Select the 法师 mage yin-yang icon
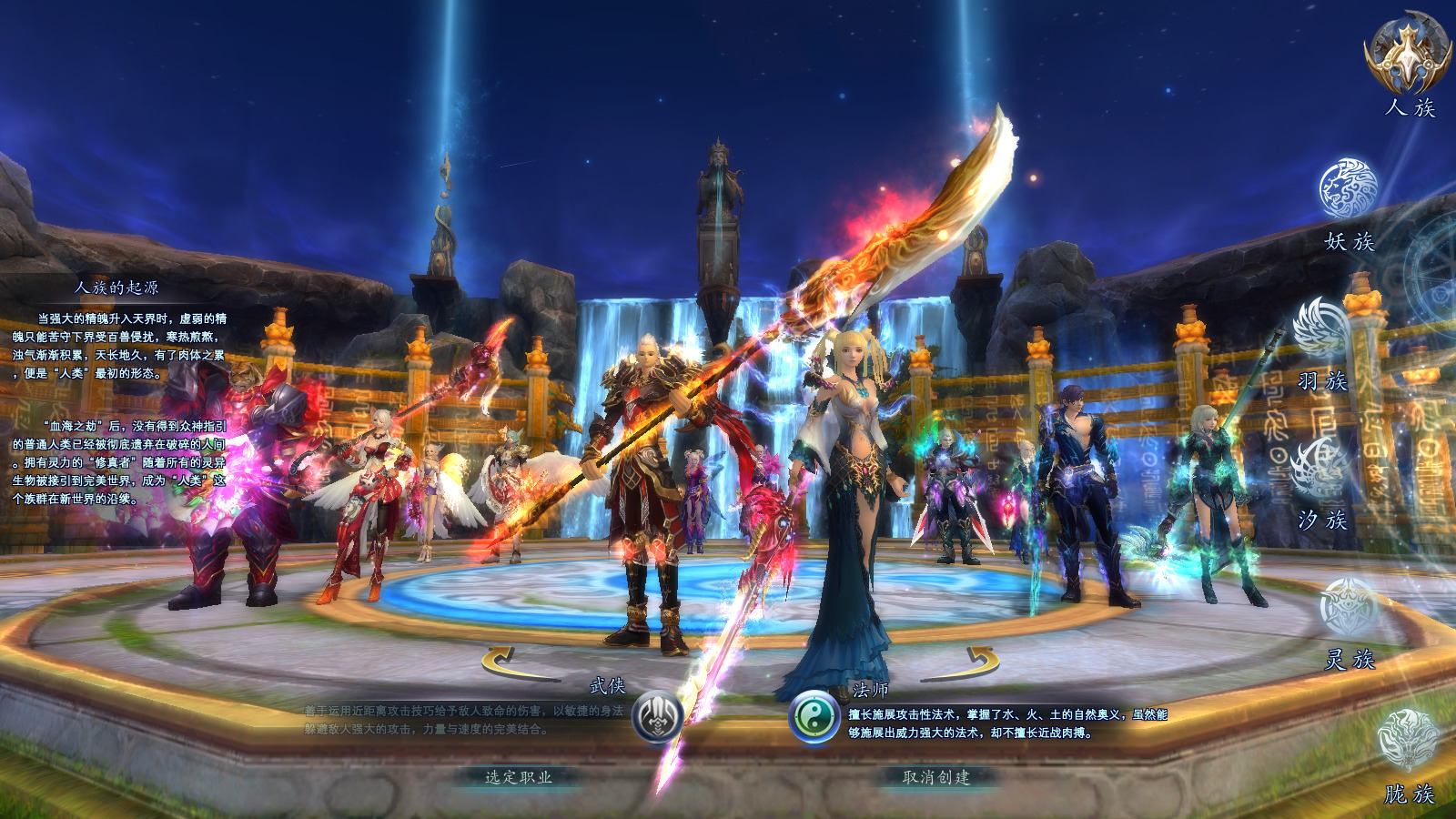 [814, 717]
